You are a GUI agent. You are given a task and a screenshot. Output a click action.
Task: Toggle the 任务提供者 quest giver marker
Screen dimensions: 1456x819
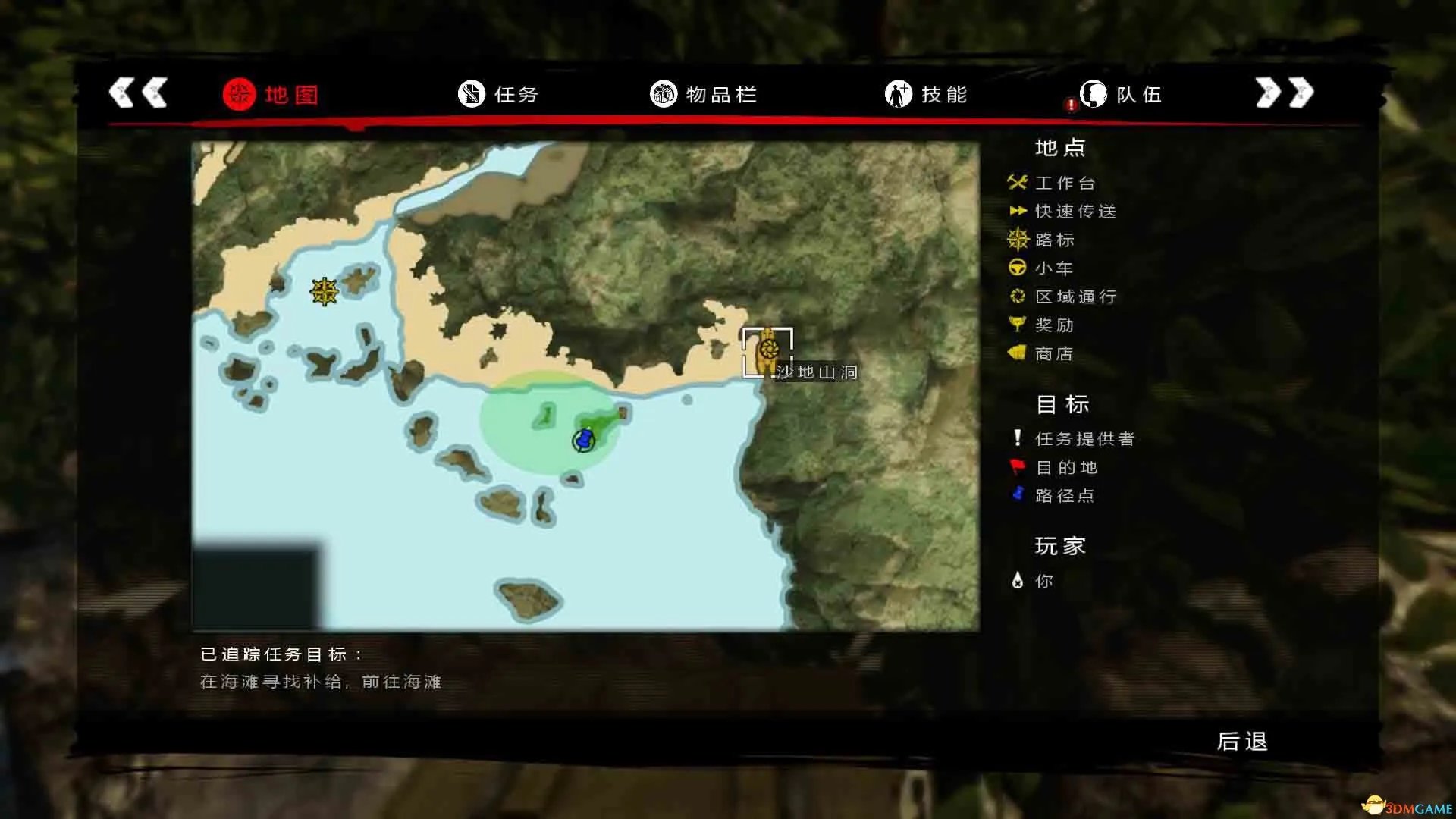tap(1017, 438)
